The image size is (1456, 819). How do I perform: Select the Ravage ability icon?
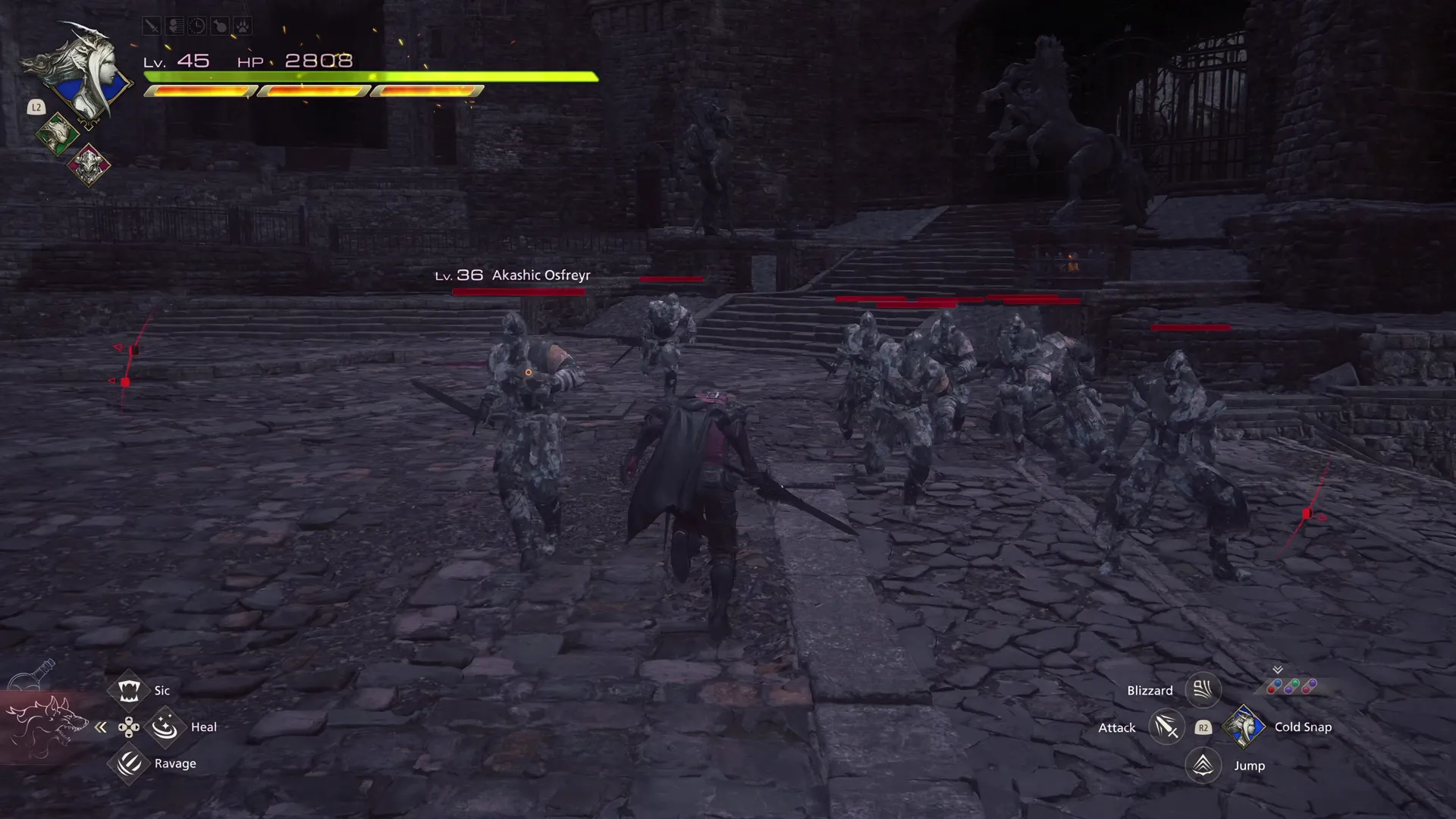[128, 764]
